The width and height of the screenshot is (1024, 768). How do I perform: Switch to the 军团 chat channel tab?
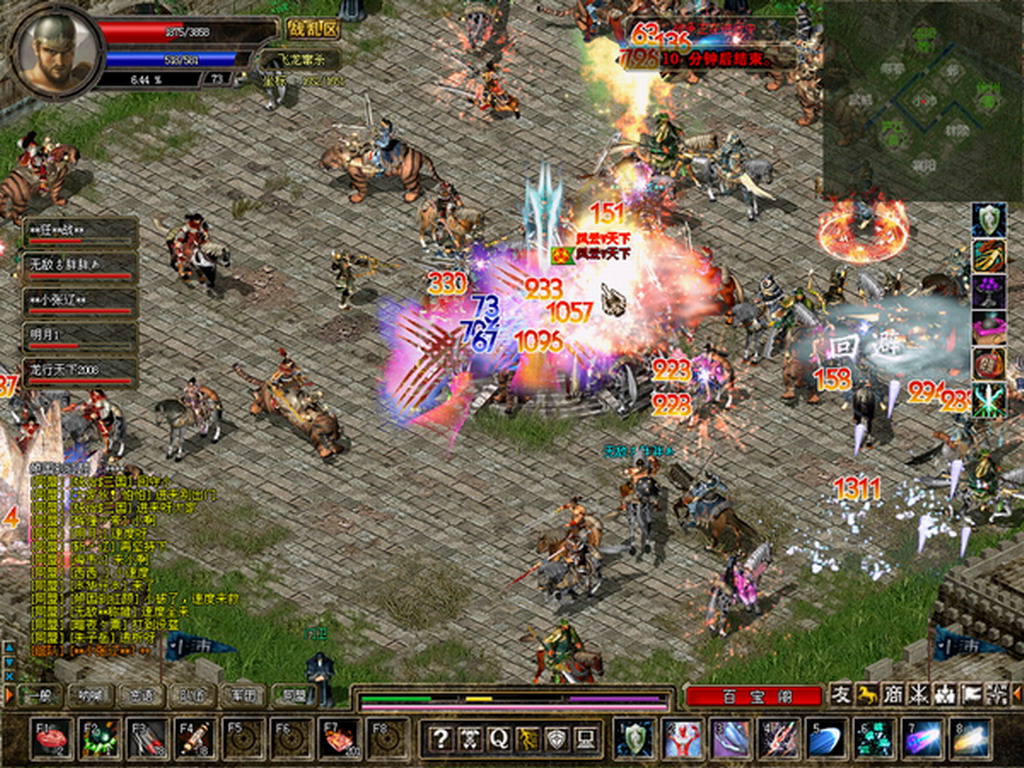pyautogui.click(x=241, y=695)
